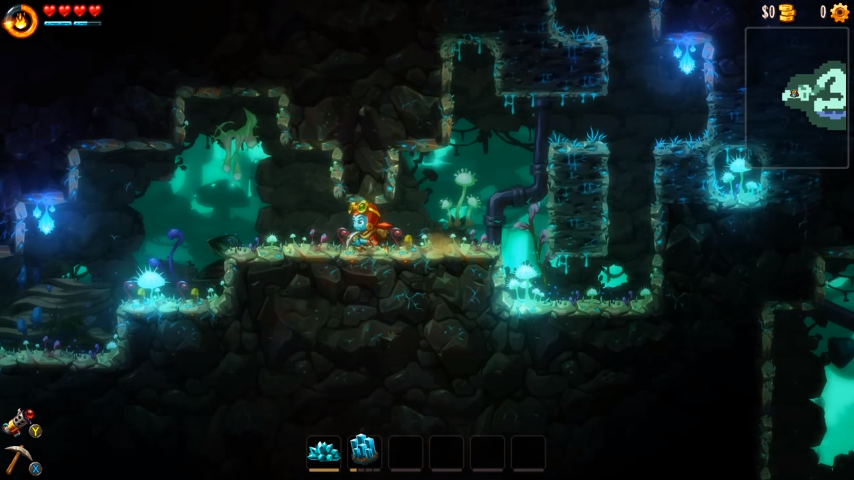
Task: Click the lantern flame icon
Action: (x=20, y=20)
